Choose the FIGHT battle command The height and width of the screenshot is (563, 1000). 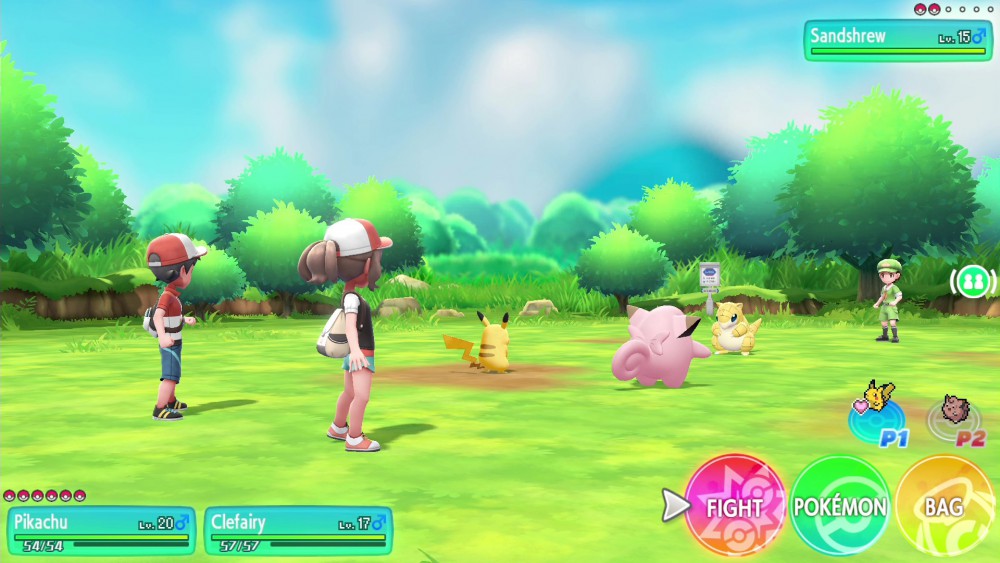point(735,506)
